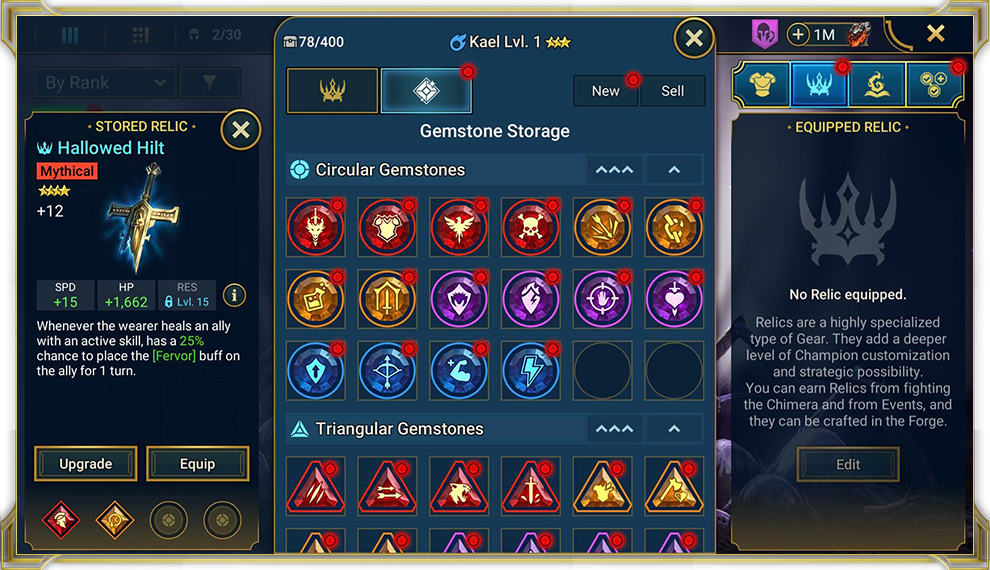990x570 pixels.
Task: Open the By Rank sorting dropdown
Action: 104,83
